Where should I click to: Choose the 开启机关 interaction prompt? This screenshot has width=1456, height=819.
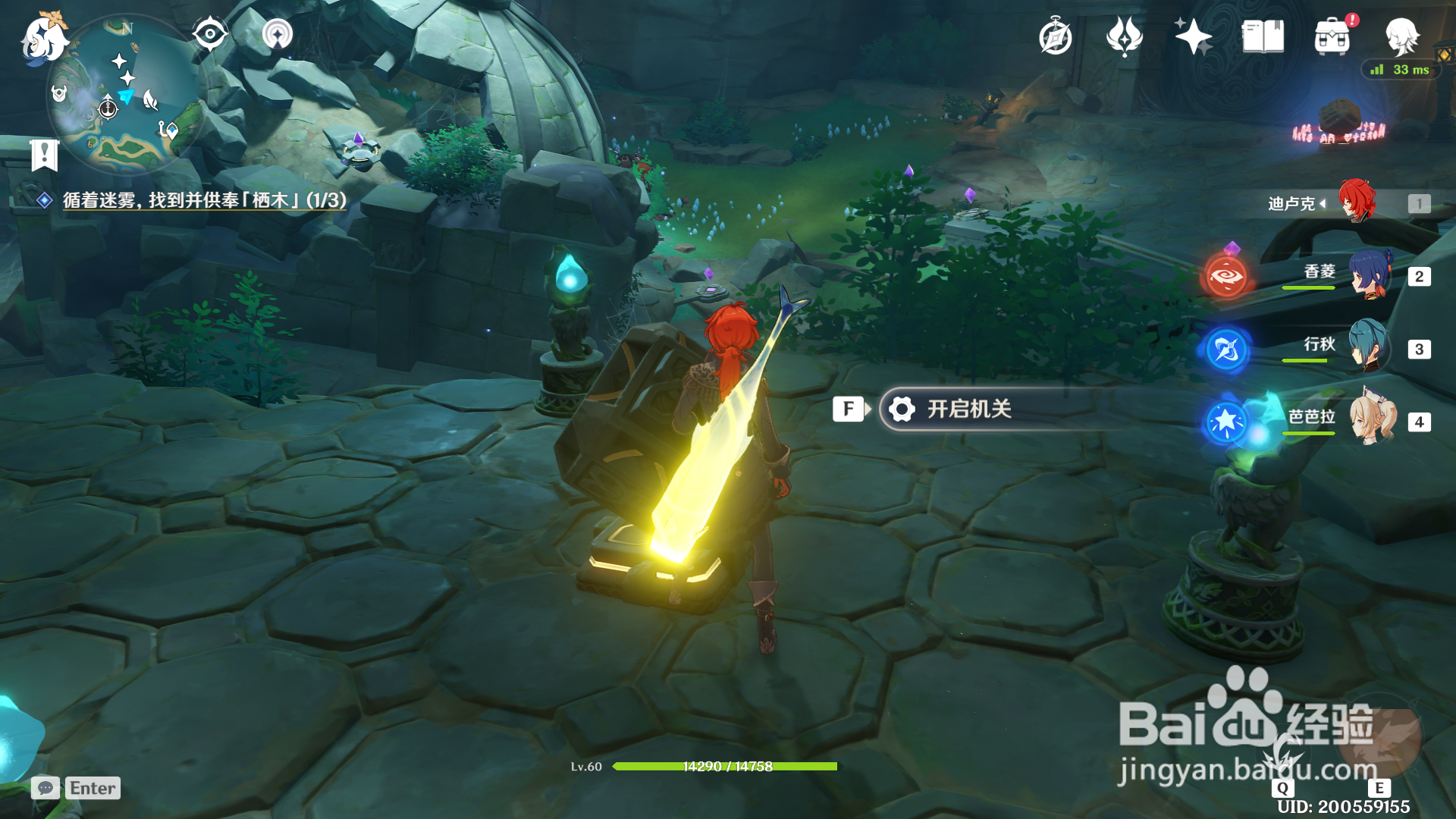coord(969,409)
